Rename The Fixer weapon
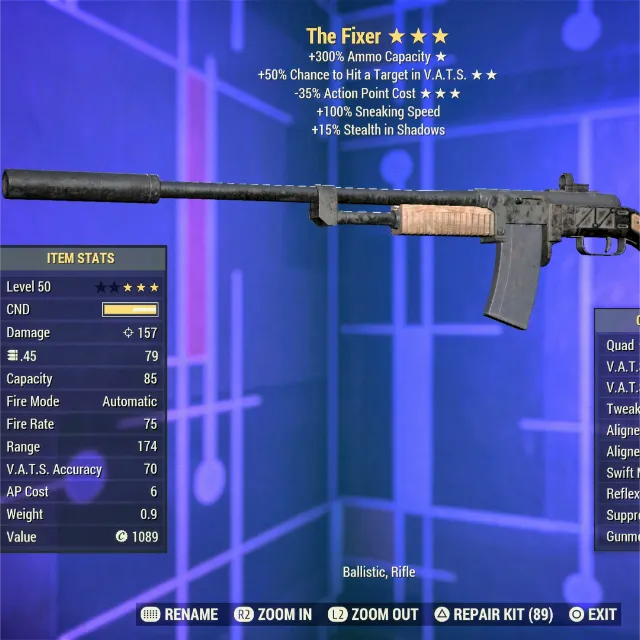 (x=180, y=614)
